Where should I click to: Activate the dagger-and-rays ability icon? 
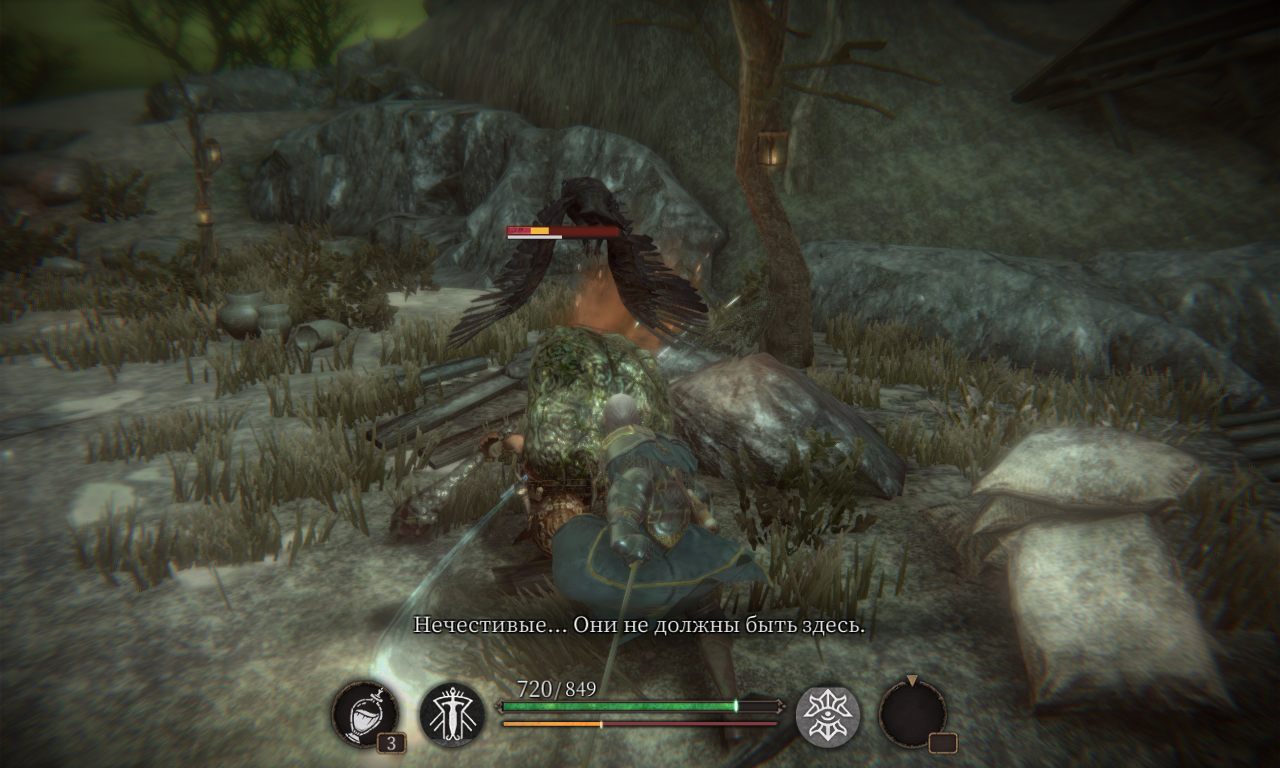(x=452, y=714)
